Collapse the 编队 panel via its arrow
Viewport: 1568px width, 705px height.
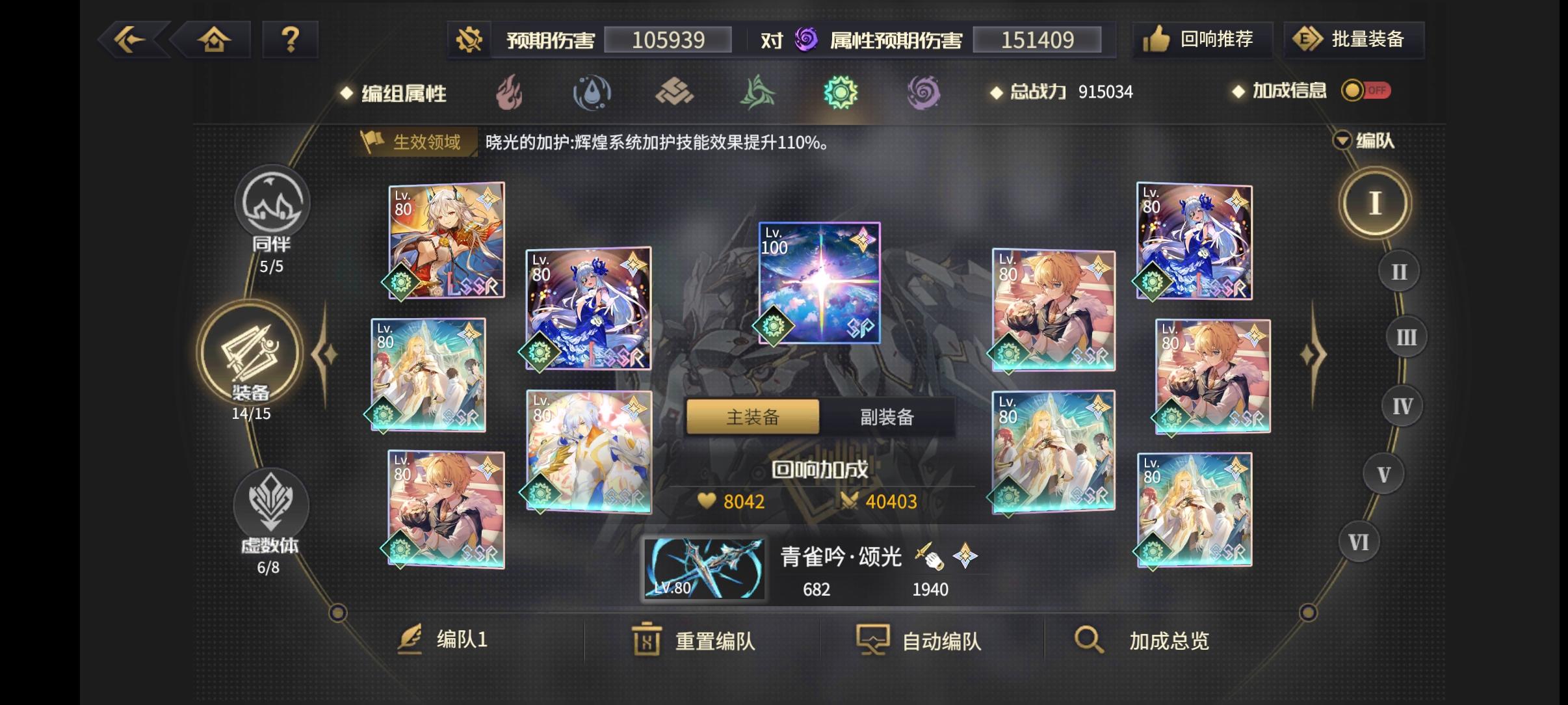click(x=1342, y=140)
